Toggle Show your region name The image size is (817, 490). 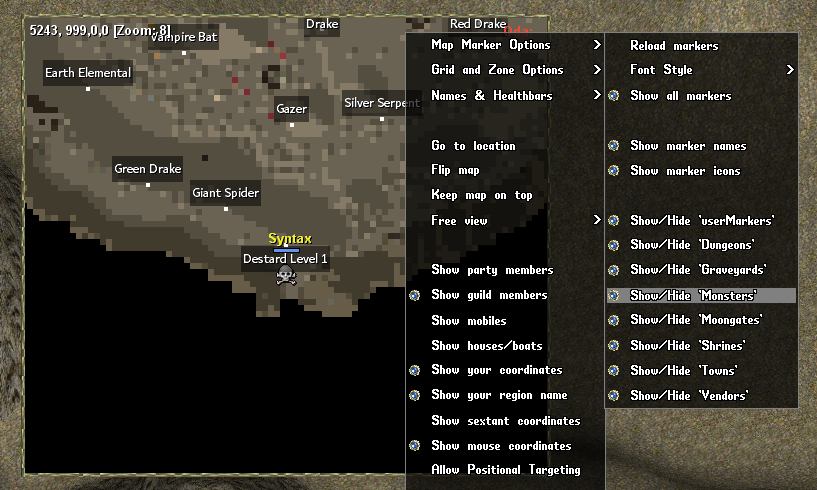tap(498, 396)
